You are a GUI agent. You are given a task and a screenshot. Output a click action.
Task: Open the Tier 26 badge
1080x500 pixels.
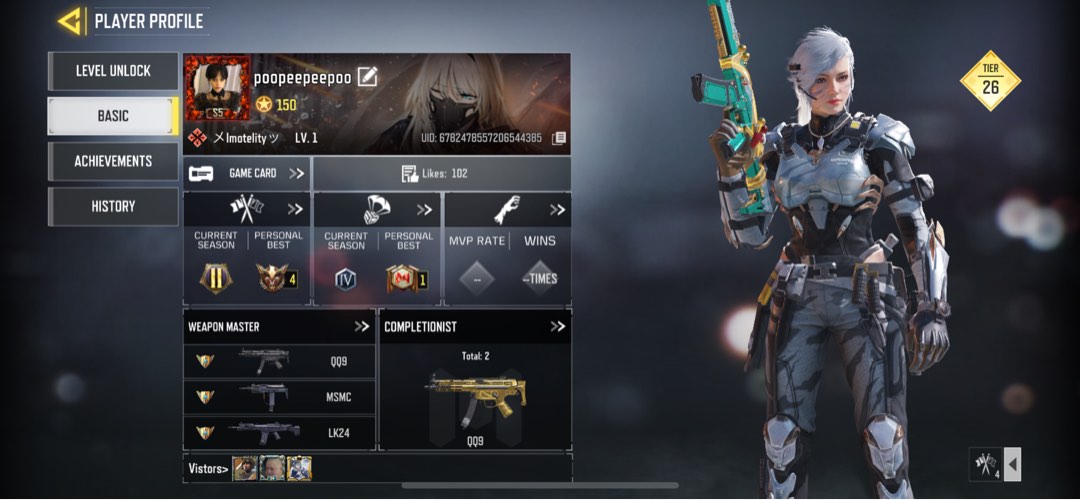(x=990, y=81)
